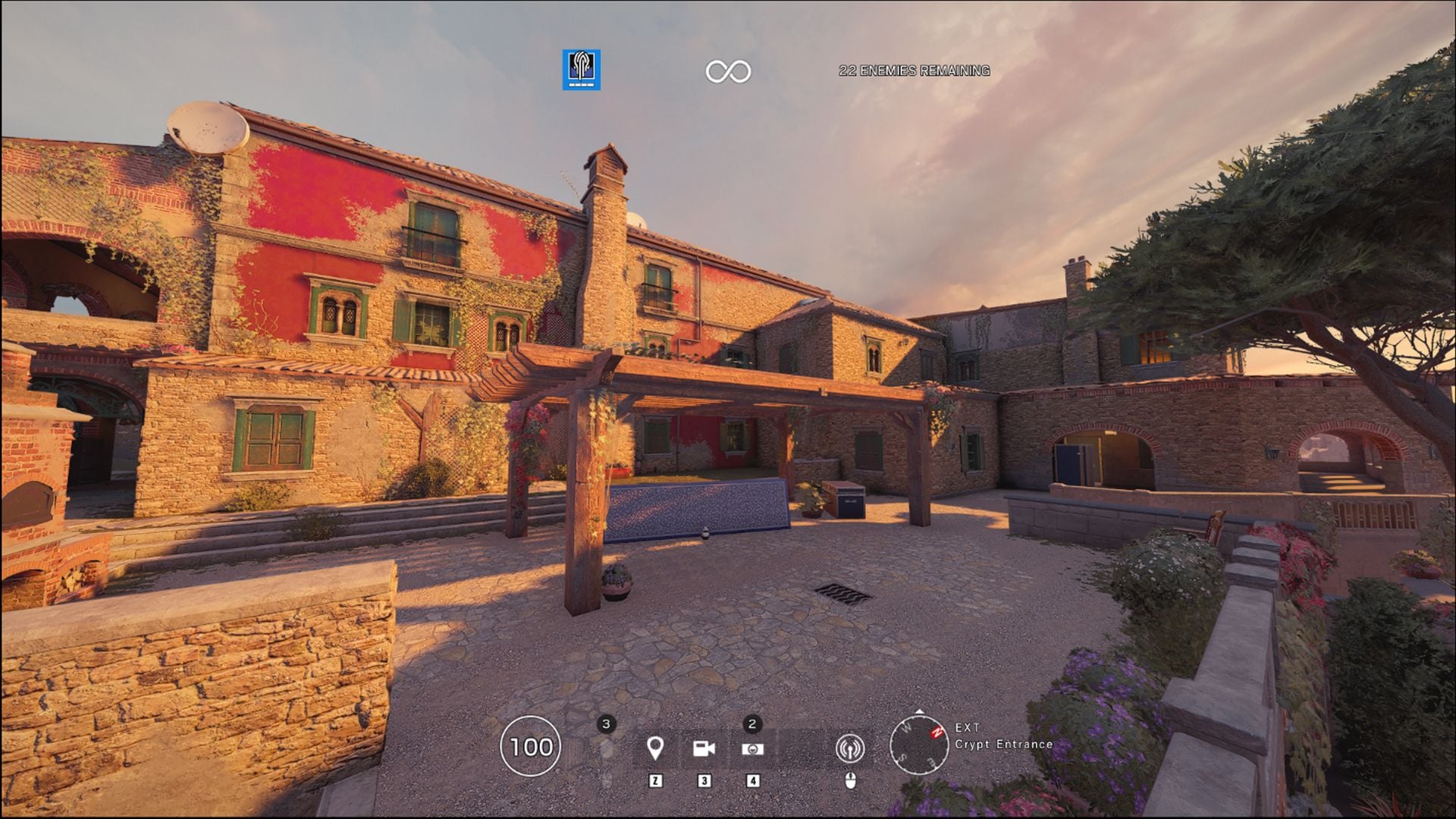Click the charge counter badge showing 3
Screen dimensions: 1456x819
pyautogui.click(x=606, y=723)
